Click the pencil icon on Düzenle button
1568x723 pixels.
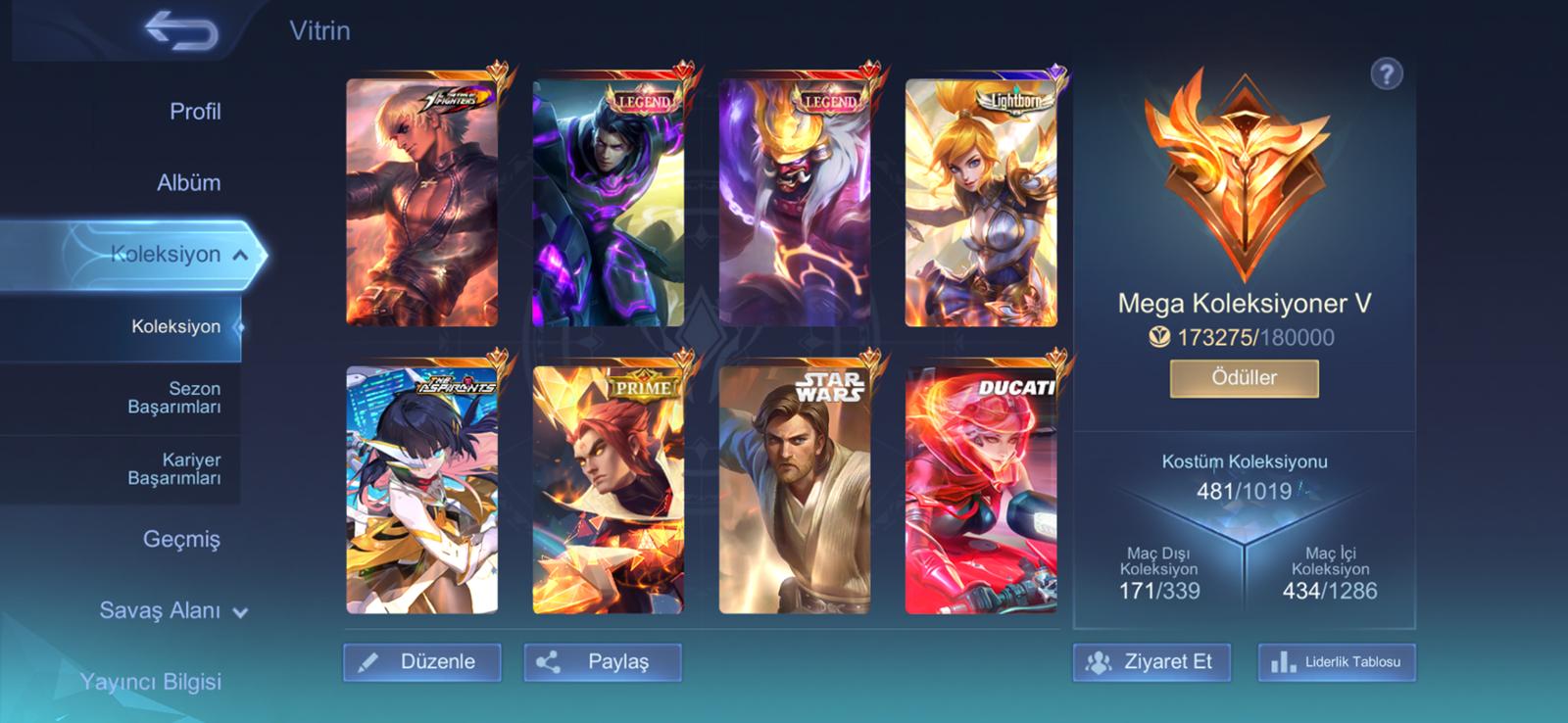point(369,662)
